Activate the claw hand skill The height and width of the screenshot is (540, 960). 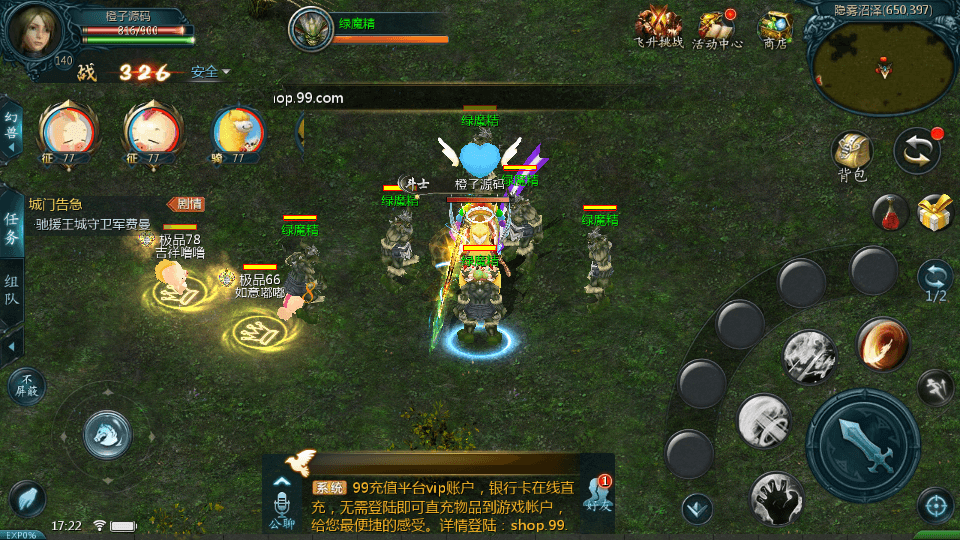point(775,497)
